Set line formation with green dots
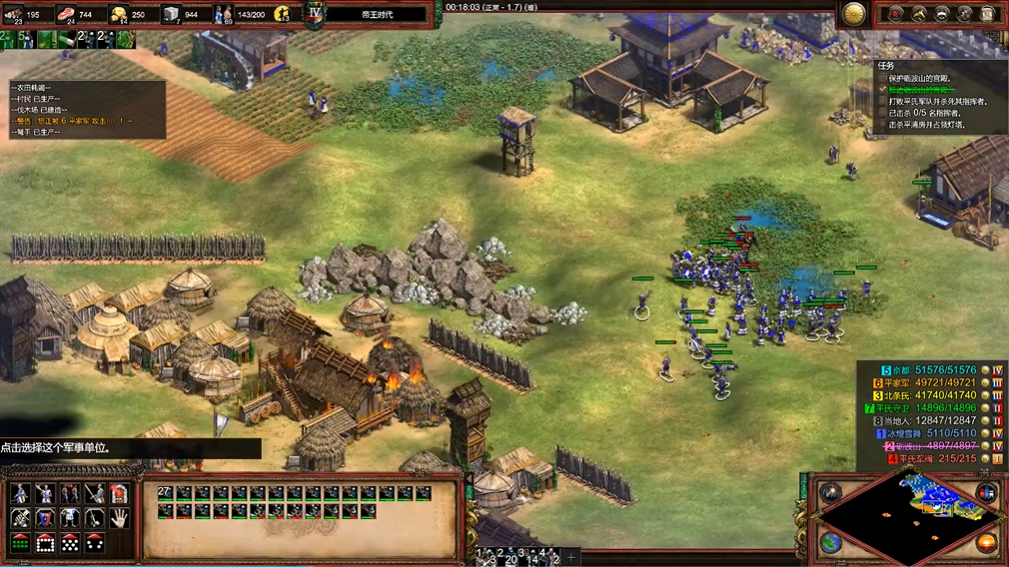 click(x=20, y=543)
